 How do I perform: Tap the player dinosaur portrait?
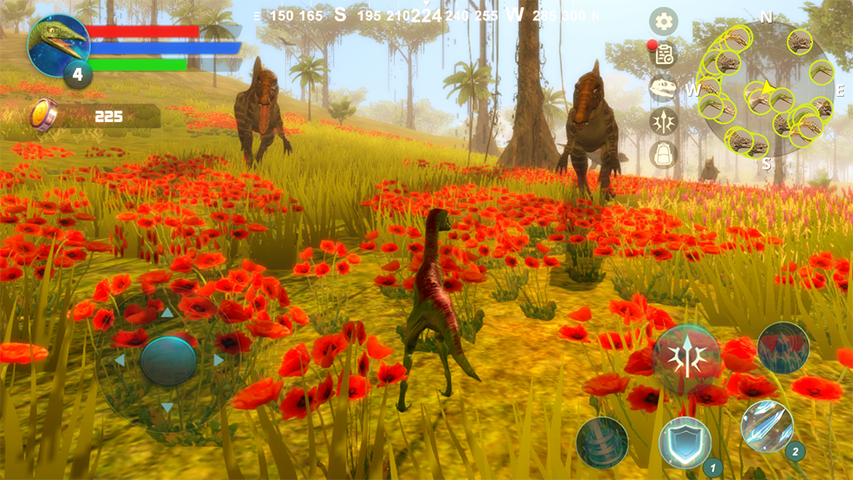pos(57,45)
